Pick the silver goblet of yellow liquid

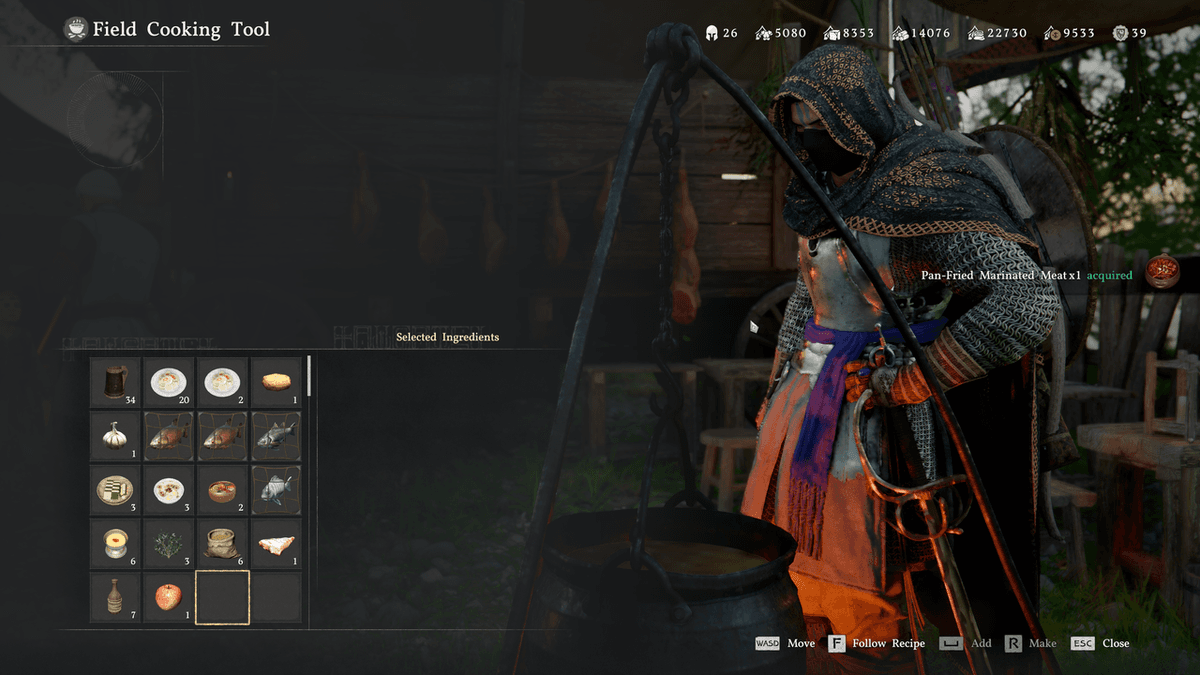pyautogui.click(x=115, y=544)
